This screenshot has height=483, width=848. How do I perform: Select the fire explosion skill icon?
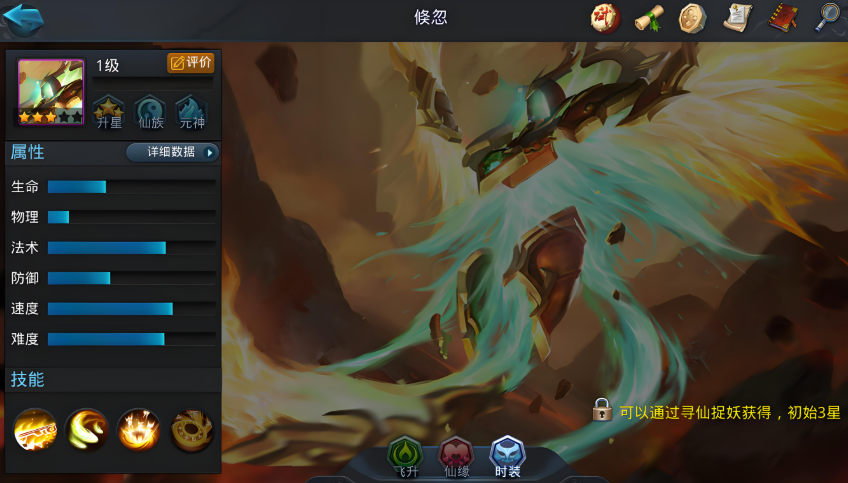point(139,431)
